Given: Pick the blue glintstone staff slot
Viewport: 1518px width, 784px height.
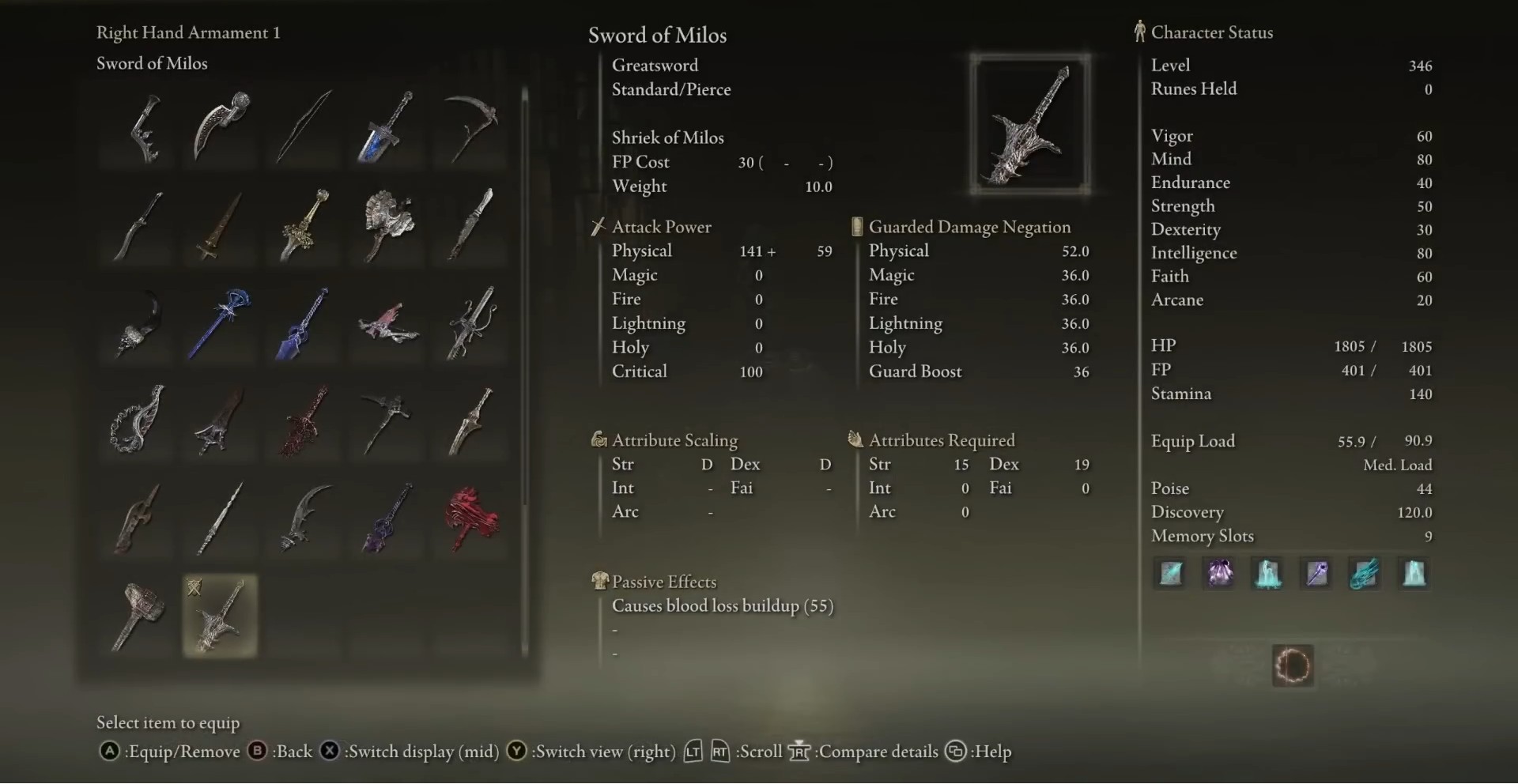Looking at the screenshot, I should coord(220,322).
